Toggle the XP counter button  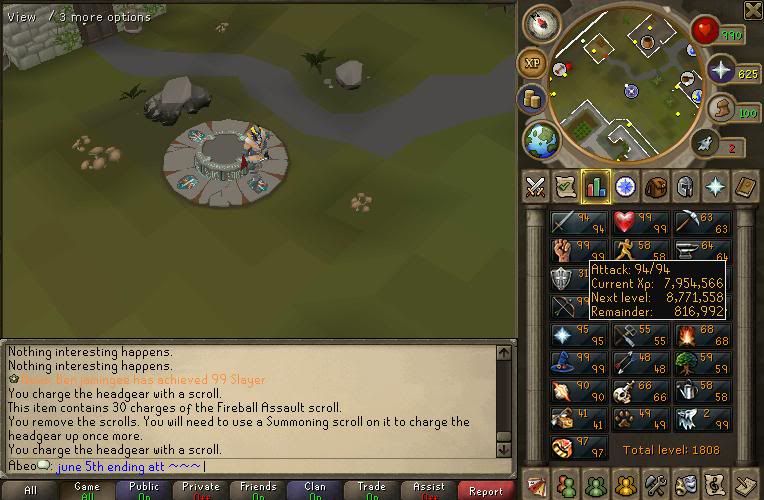[532, 63]
